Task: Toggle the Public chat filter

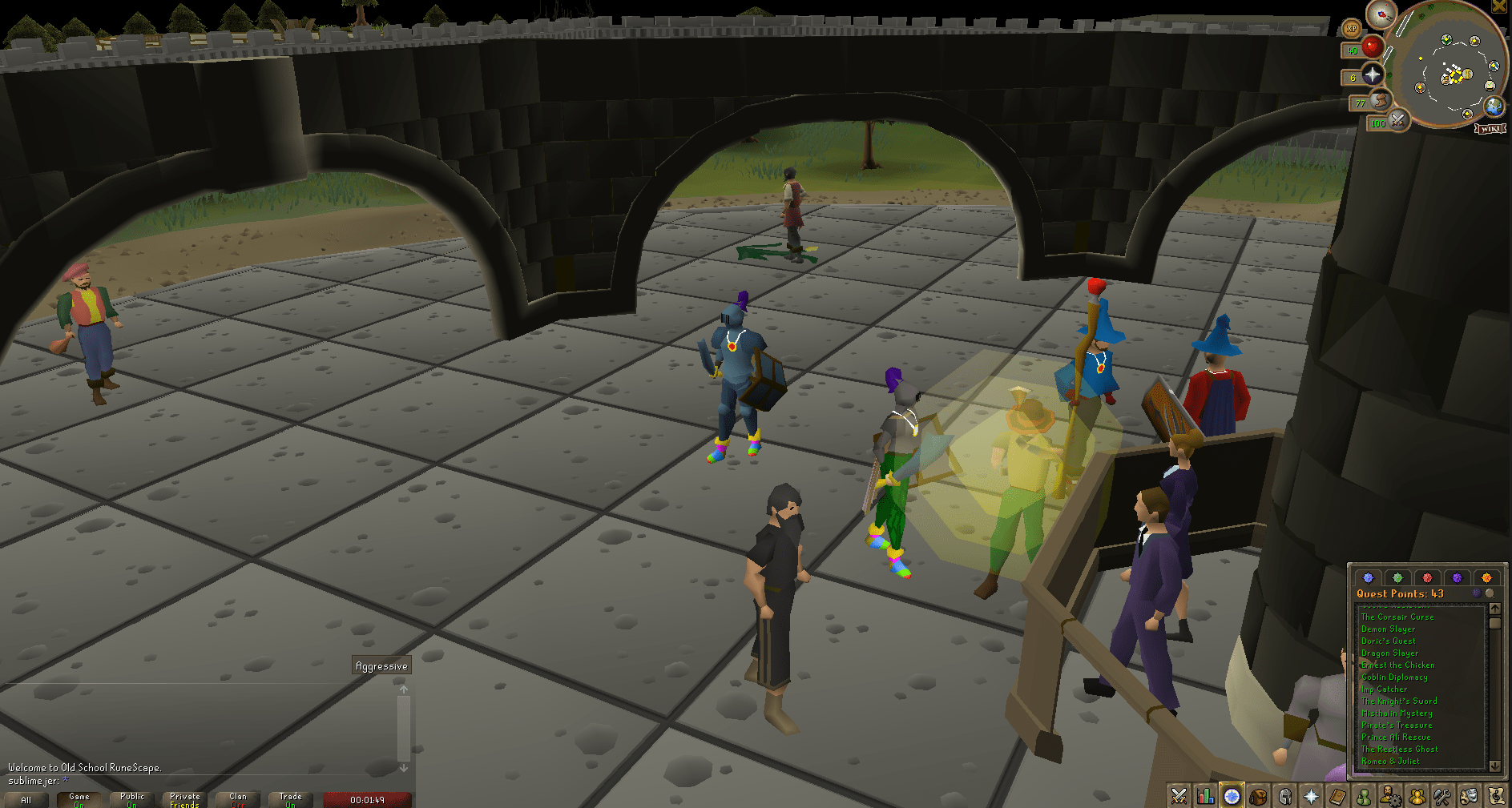Action: coord(131,798)
